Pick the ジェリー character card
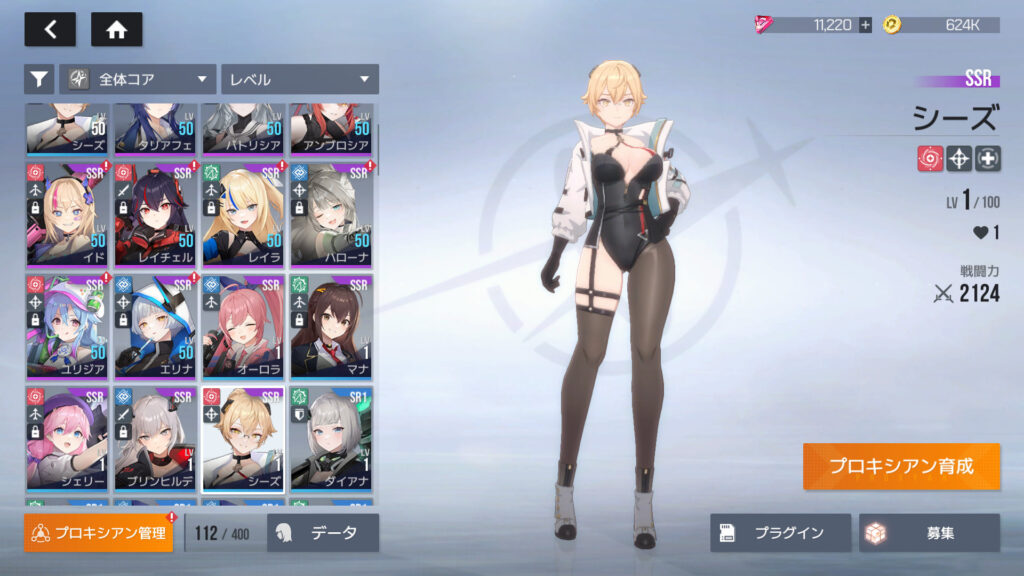The height and width of the screenshot is (576, 1024). tap(67, 439)
